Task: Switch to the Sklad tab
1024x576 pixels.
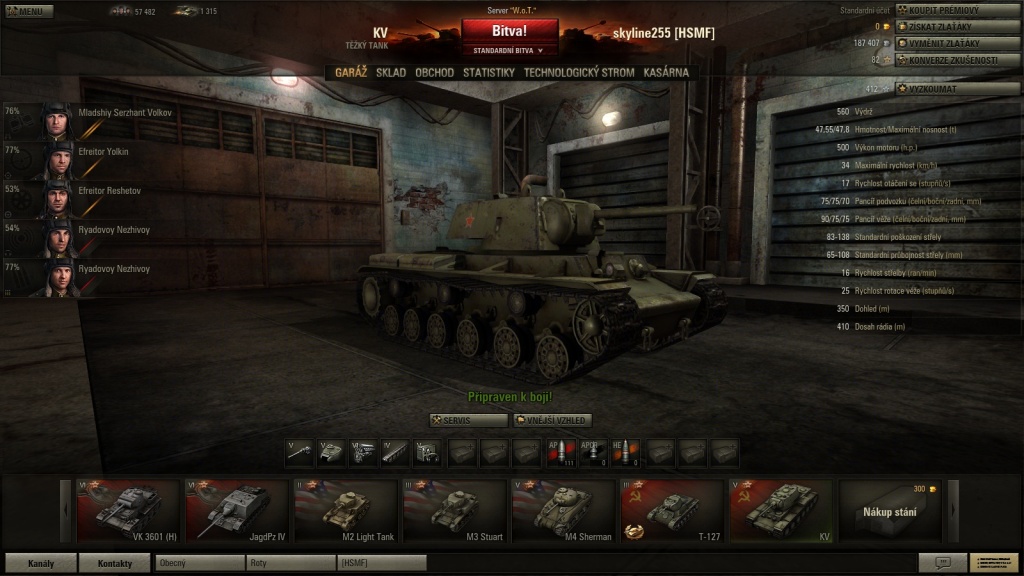Action: (x=391, y=73)
